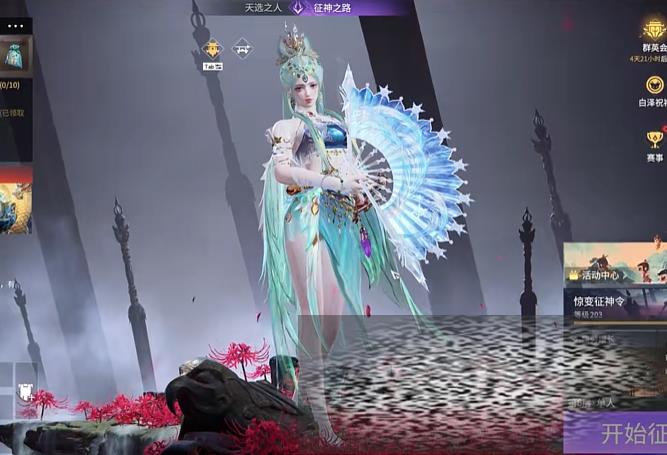Open the 赛事 trophy icon

[x=654, y=144]
